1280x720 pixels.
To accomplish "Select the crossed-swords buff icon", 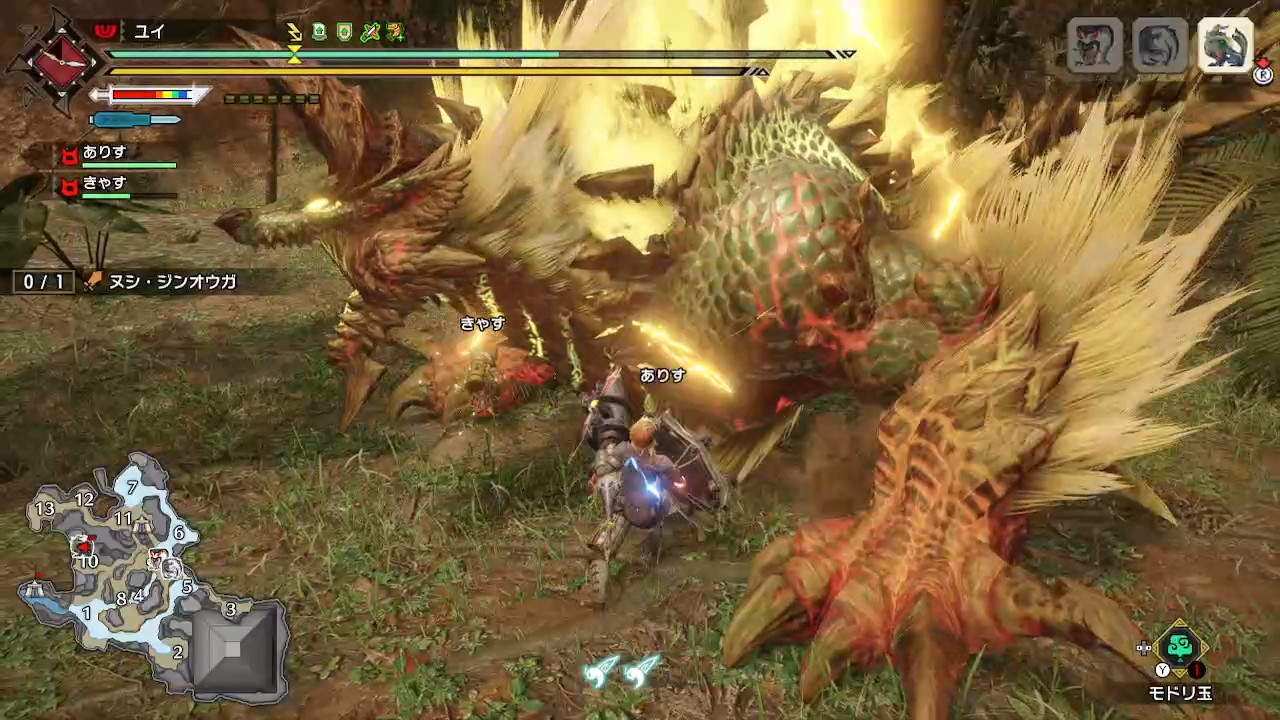I will coord(369,32).
